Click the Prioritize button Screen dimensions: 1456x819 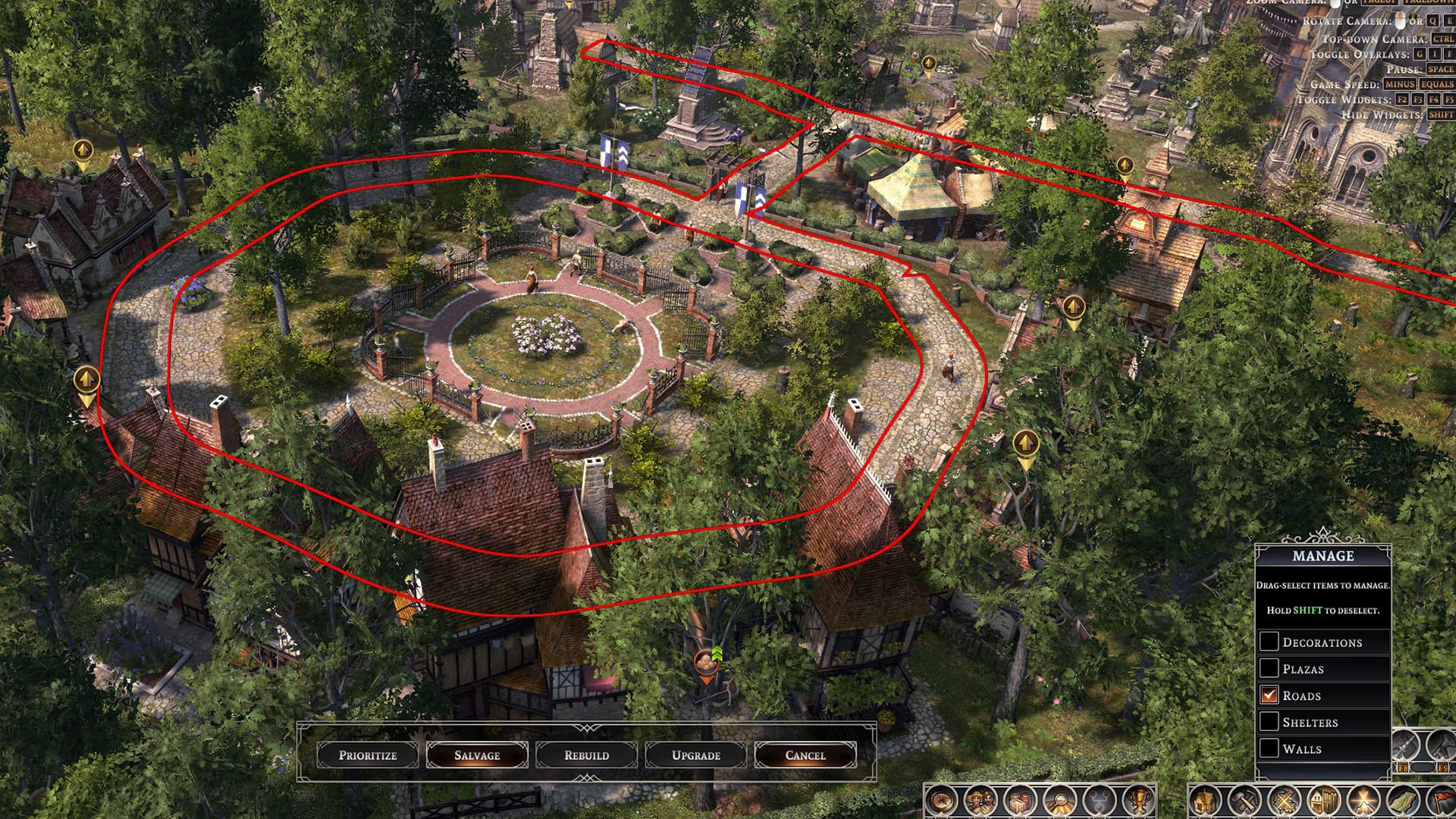pyautogui.click(x=368, y=755)
